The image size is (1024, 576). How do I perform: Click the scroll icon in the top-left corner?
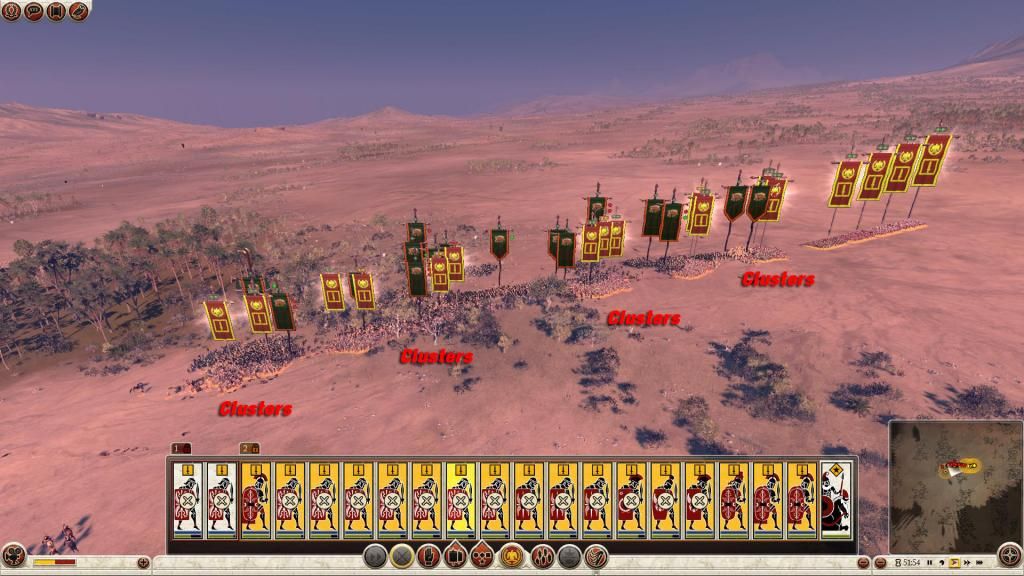pyautogui.click(x=56, y=11)
